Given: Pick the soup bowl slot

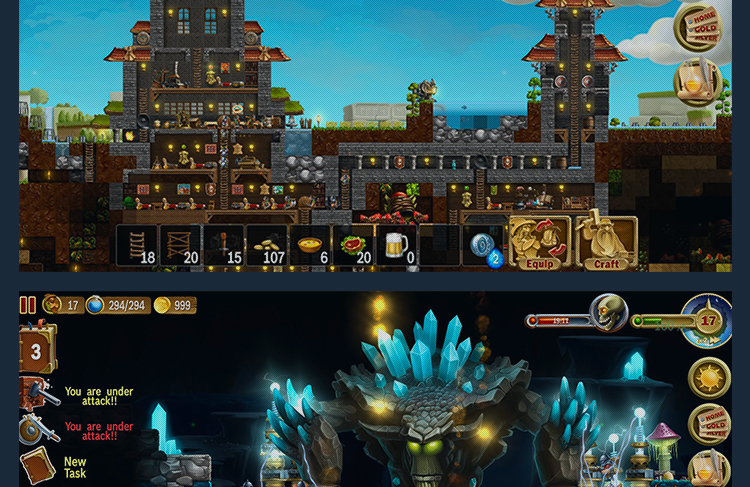Looking at the screenshot, I should coord(311,245).
